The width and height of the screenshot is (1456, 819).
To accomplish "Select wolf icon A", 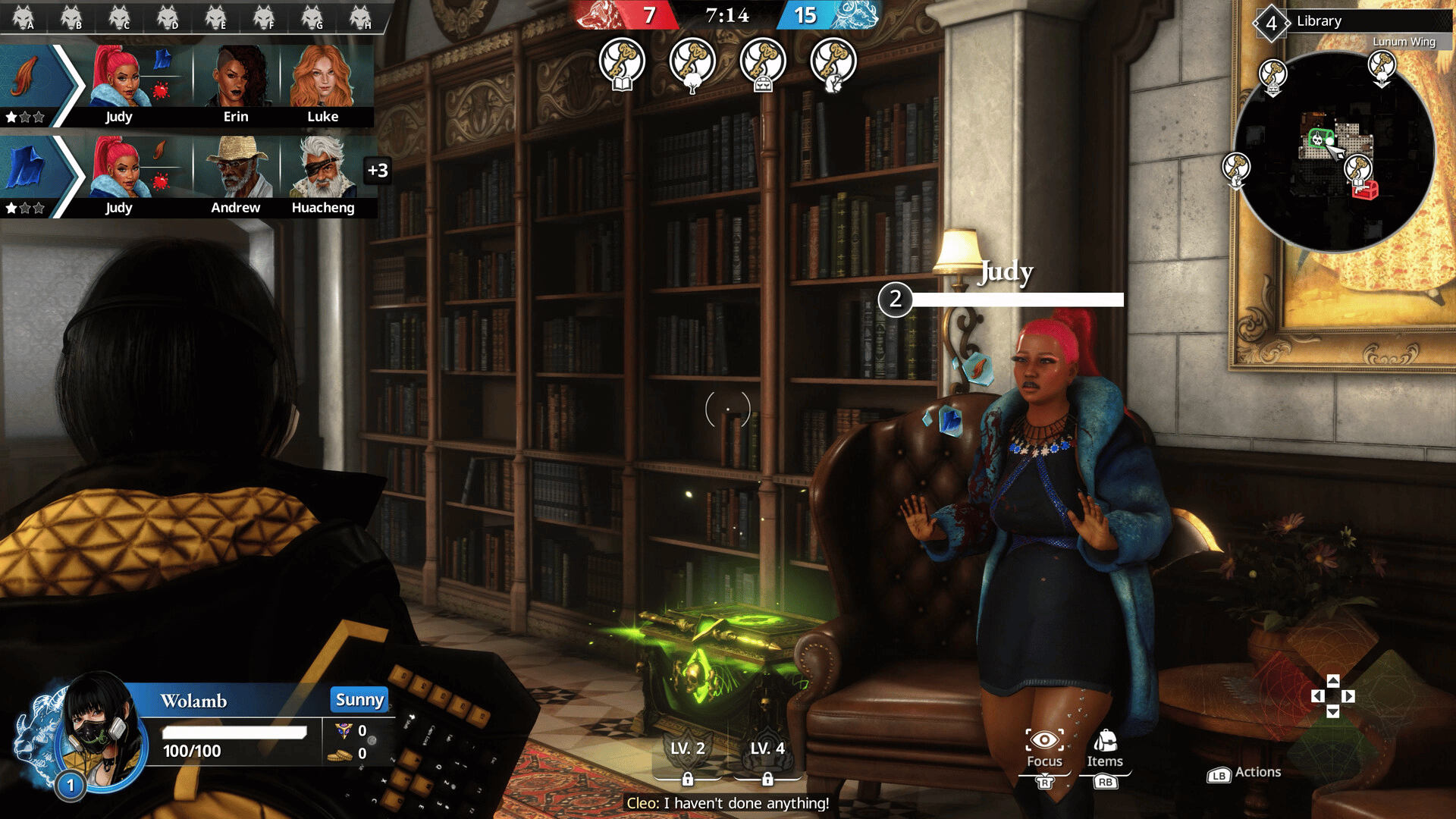I will [24, 17].
